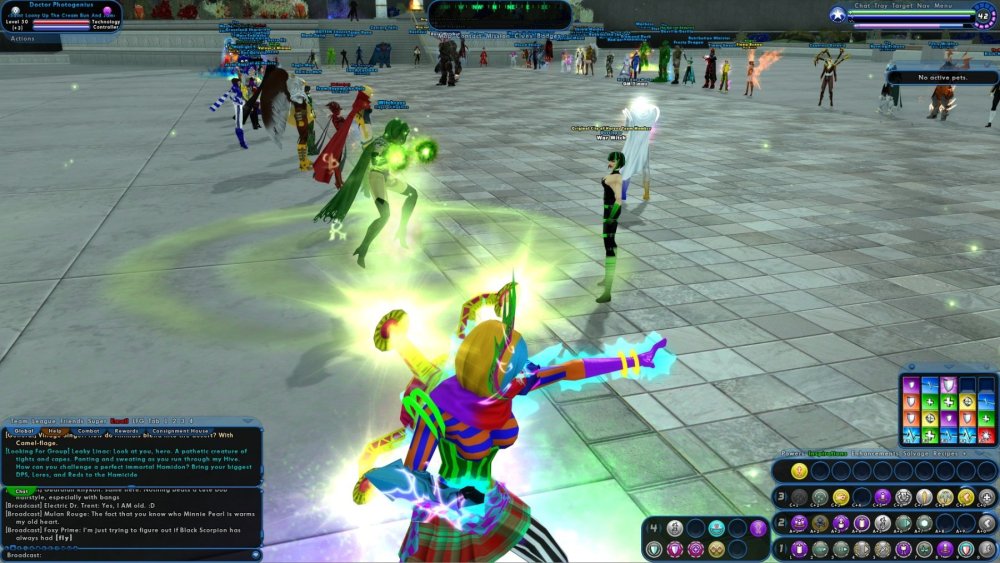Open the Consignment House chat tab
This screenshot has width=1000, height=563.
(x=178, y=431)
